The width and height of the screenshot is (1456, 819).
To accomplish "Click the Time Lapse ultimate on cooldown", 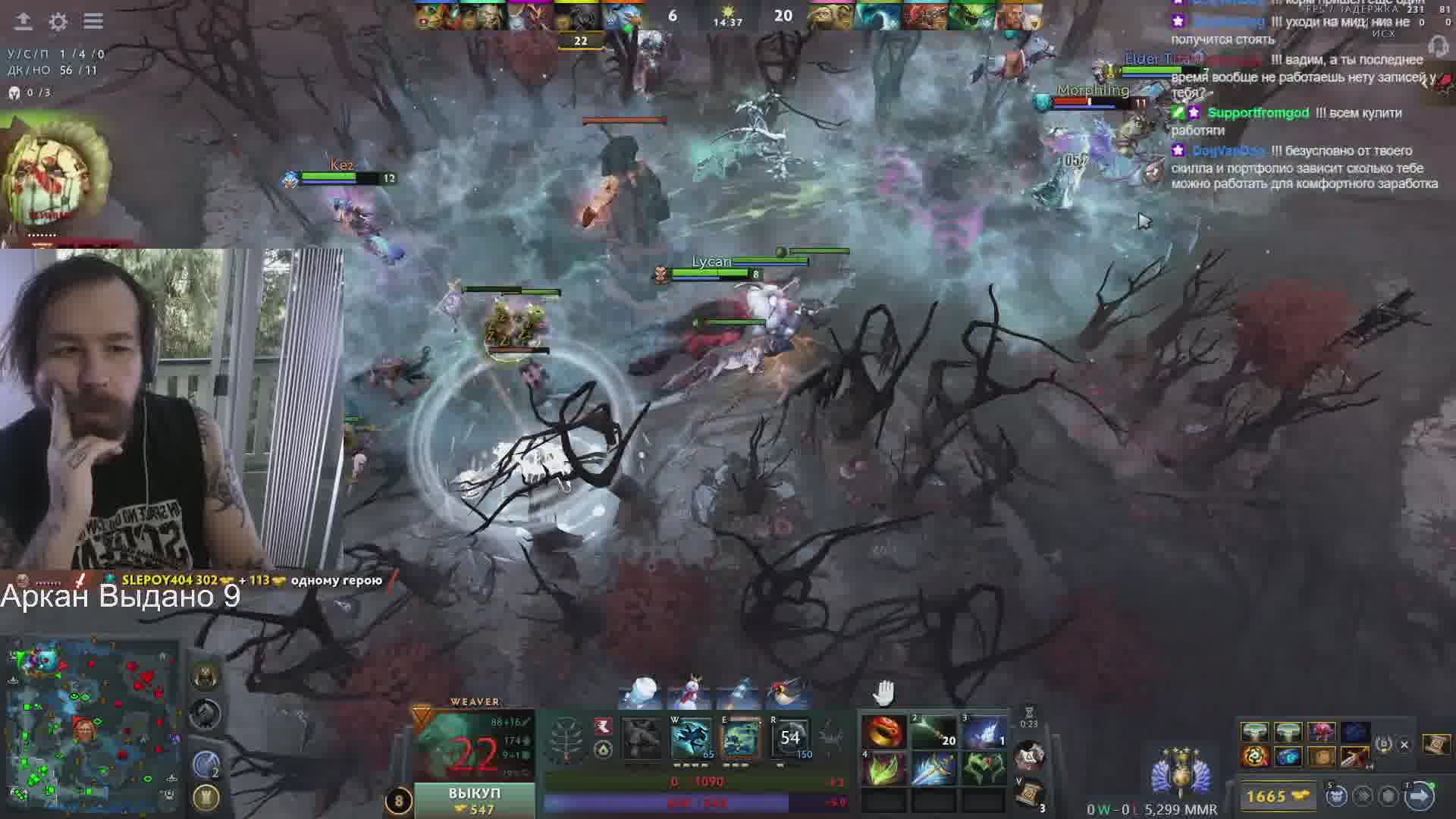I will pos(790,739).
